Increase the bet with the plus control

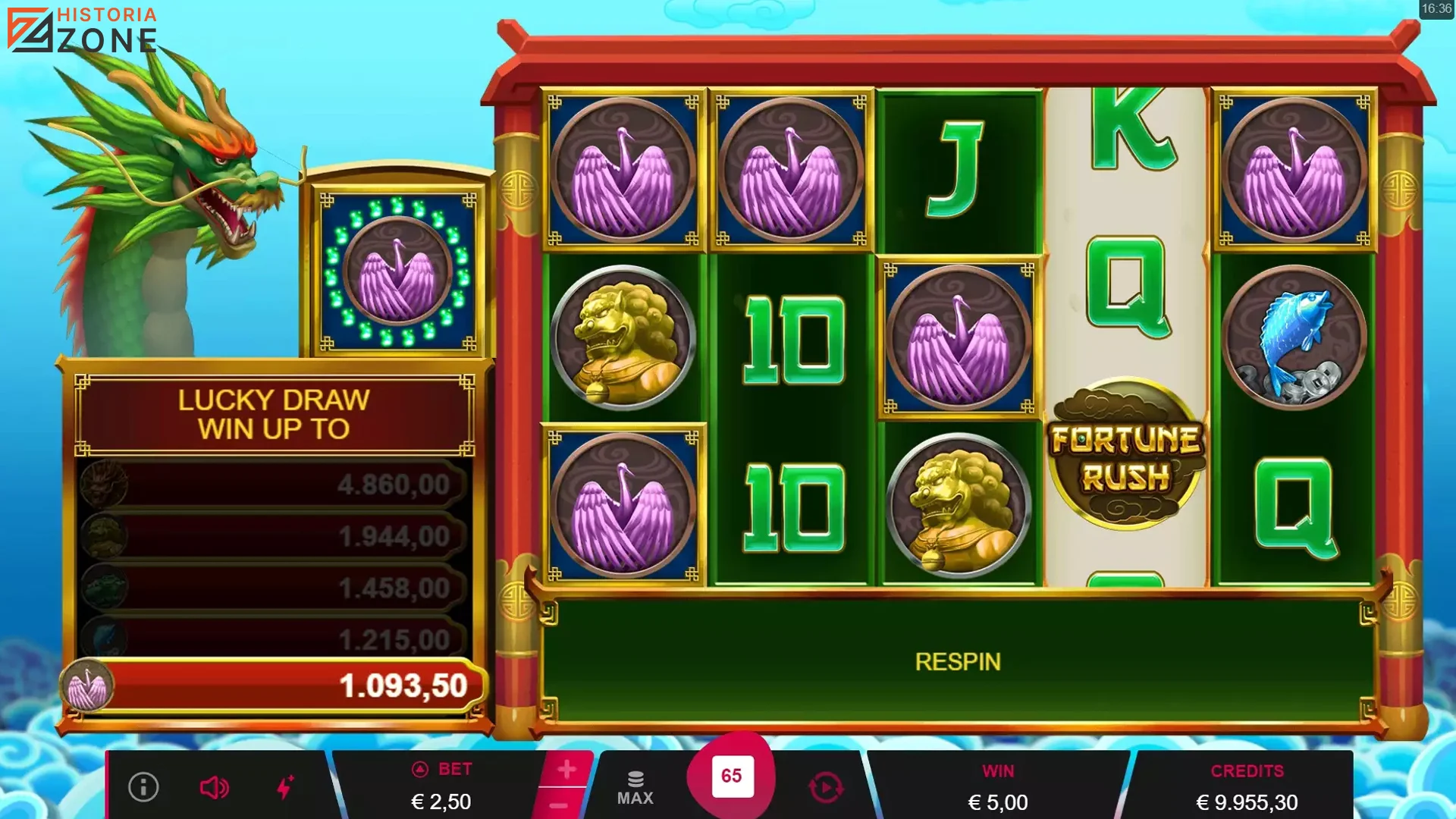point(565,769)
